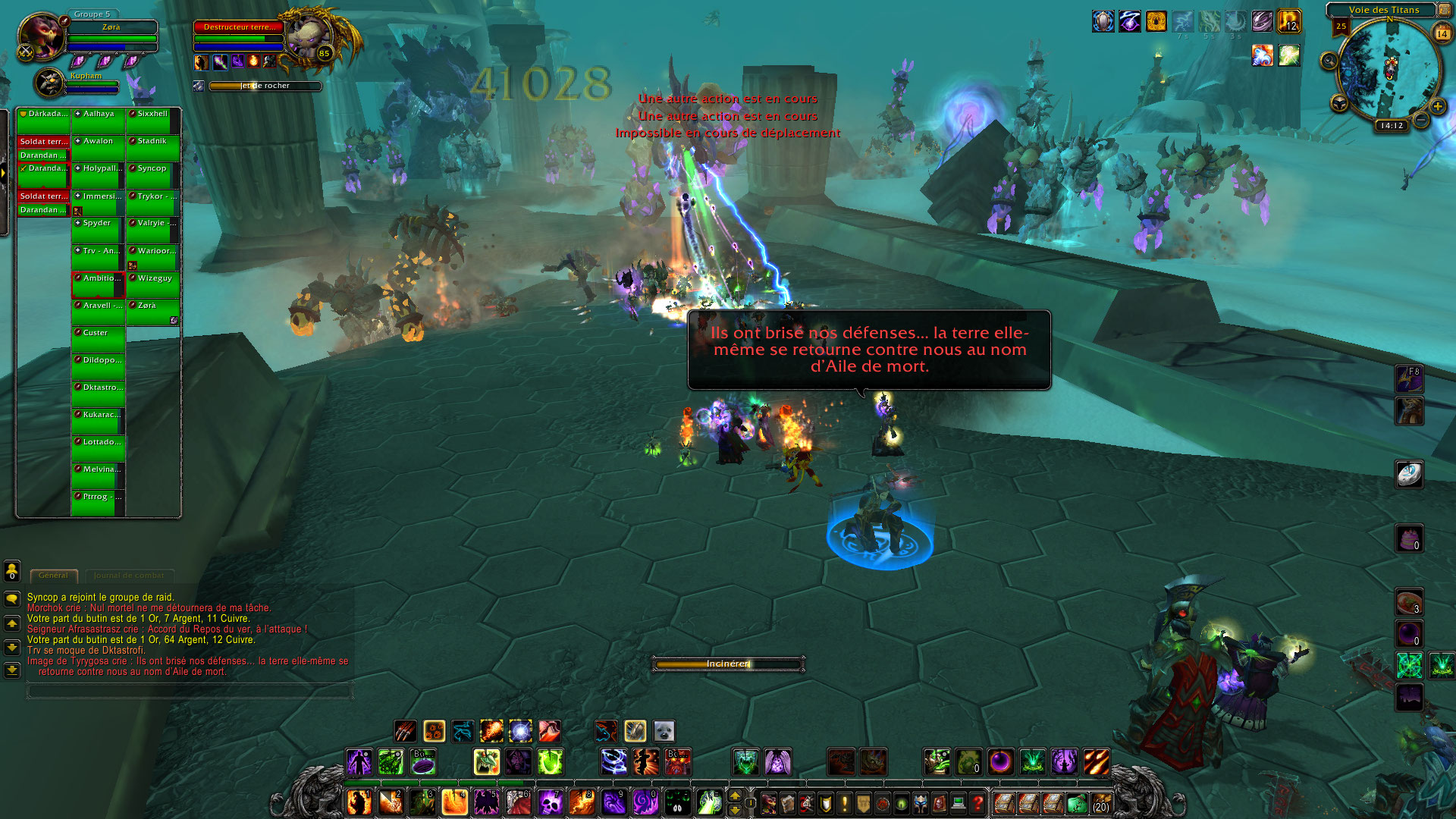Screen dimensions: 1456x819
Task: Click the Zøra player portrait
Action: tap(40, 35)
